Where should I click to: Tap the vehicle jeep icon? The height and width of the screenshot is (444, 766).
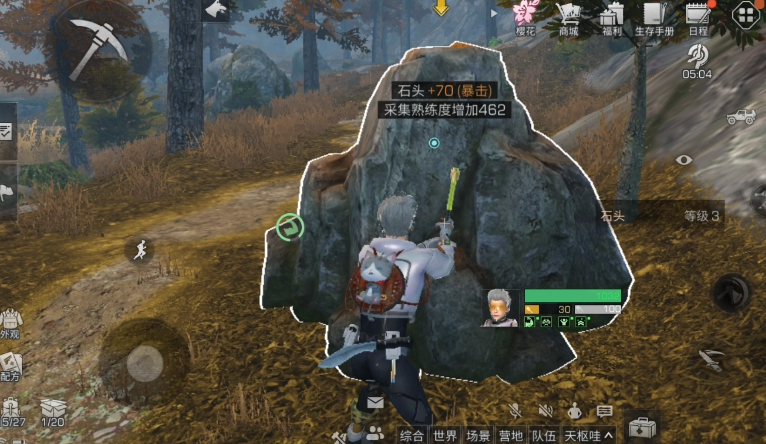coord(741,117)
